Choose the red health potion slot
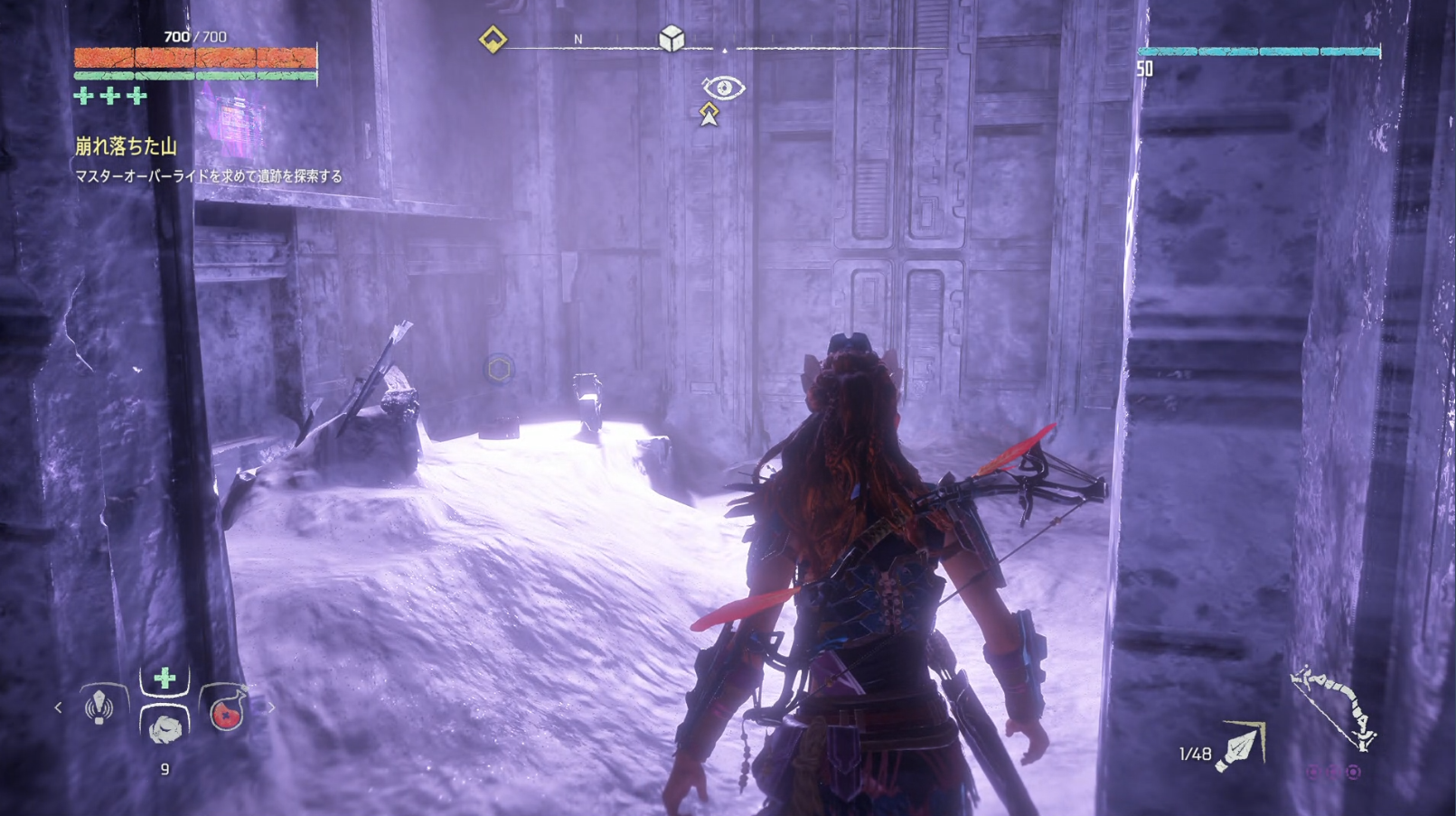This screenshot has height=816, width=1456. tap(227, 709)
